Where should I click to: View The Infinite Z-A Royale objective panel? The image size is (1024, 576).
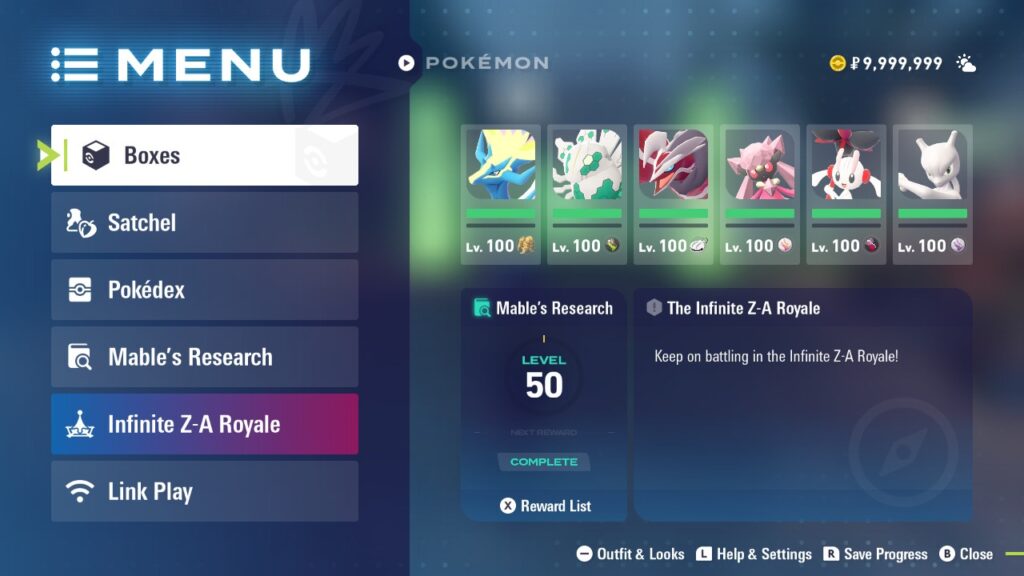(802, 404)
